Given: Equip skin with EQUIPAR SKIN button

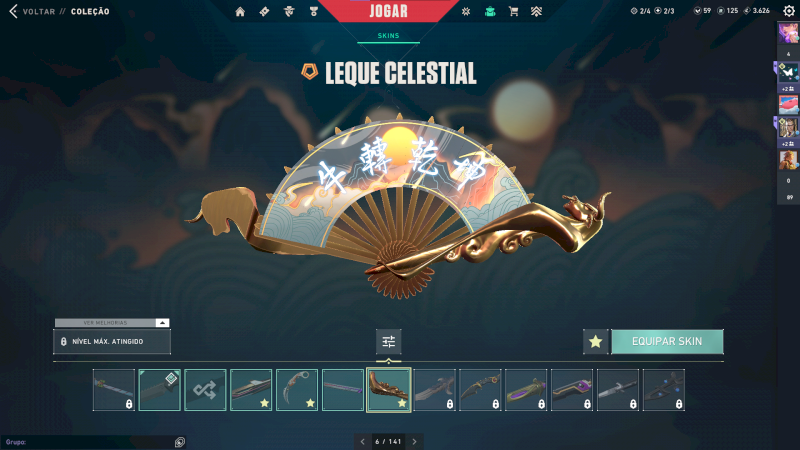Looking at the screenshot, I should (667, 341).
